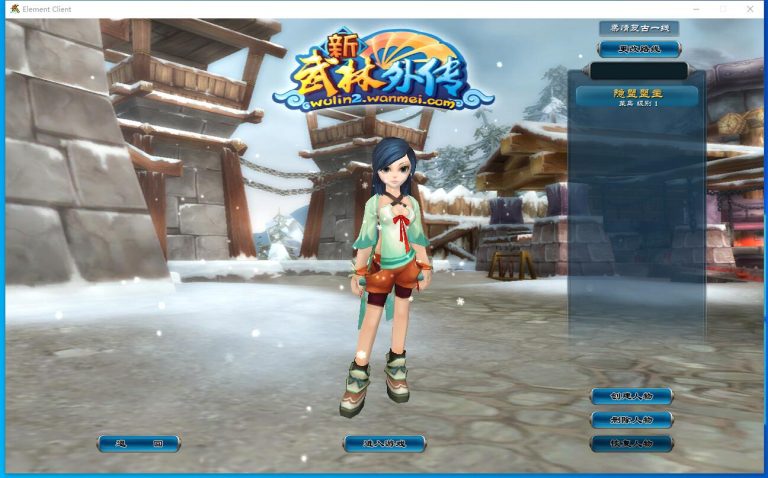Viewport: 768px width, 478px height.
Task: Close the Element Client window
Action: click(x=751, y=9)
